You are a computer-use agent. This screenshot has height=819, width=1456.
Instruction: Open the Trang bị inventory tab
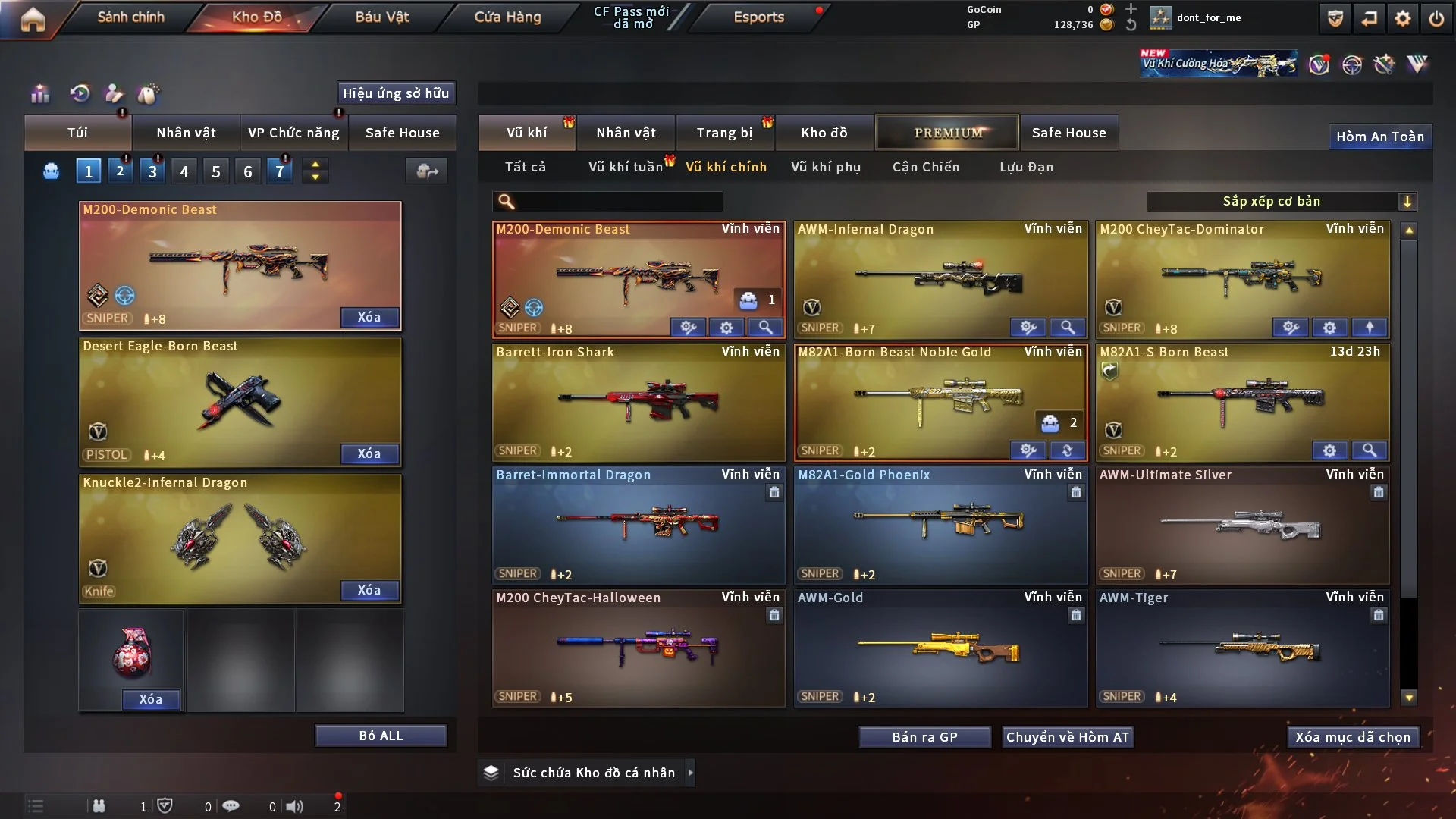[724, 133]
